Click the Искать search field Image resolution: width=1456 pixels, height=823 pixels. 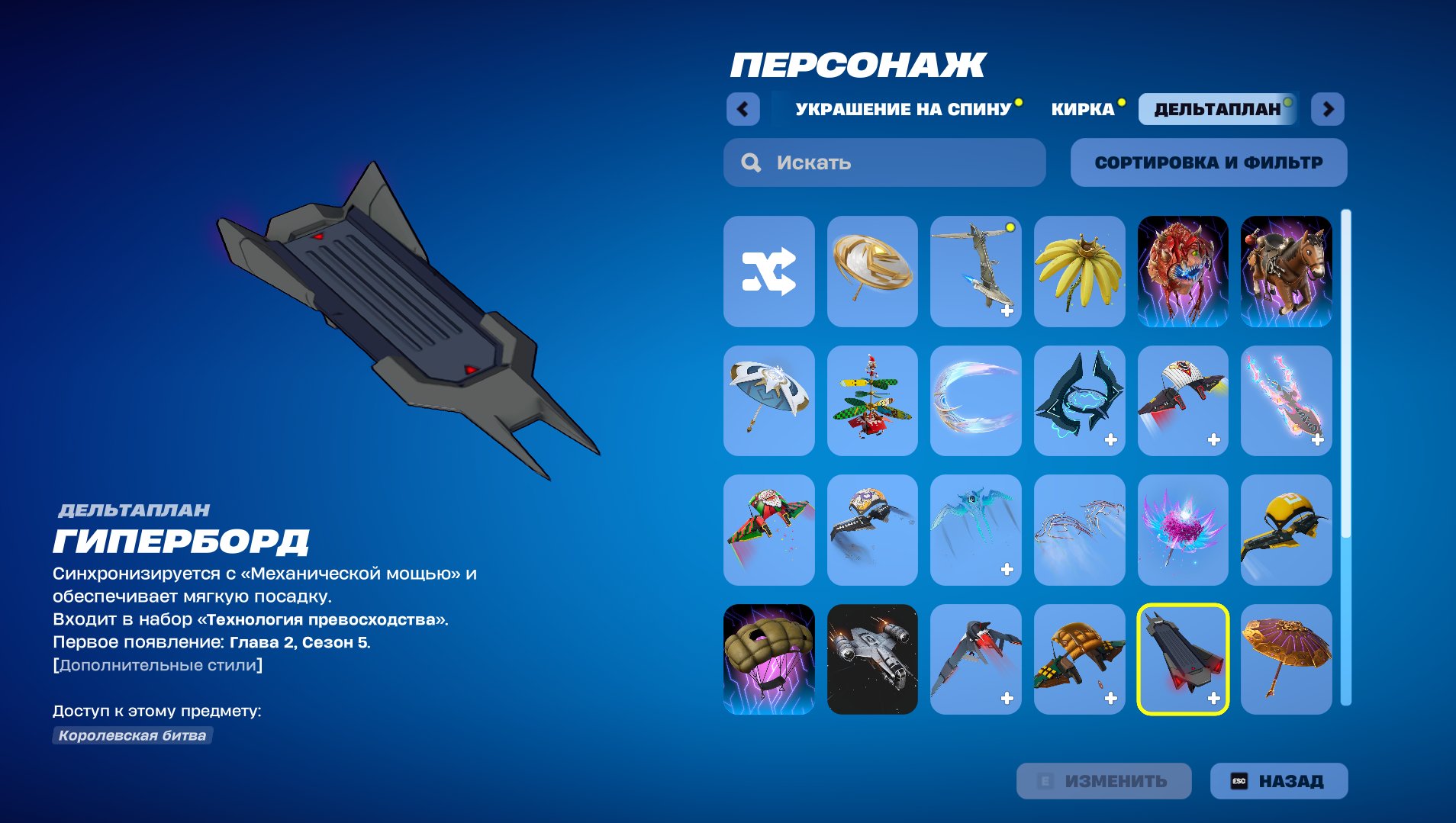coord(885,162)
